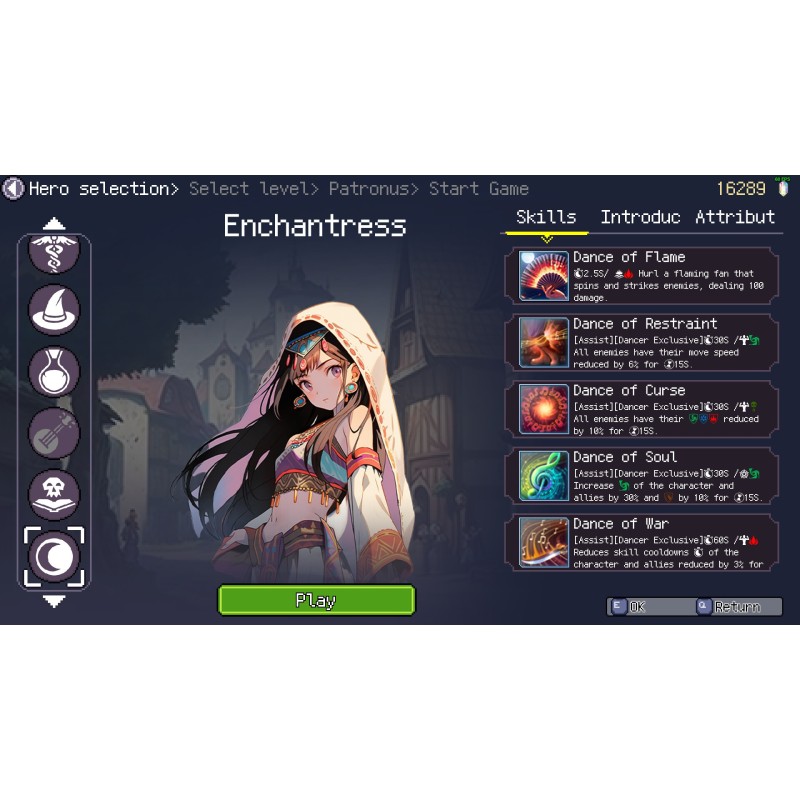
Task: Open the Introduction tab
Action: pos(640,217)
